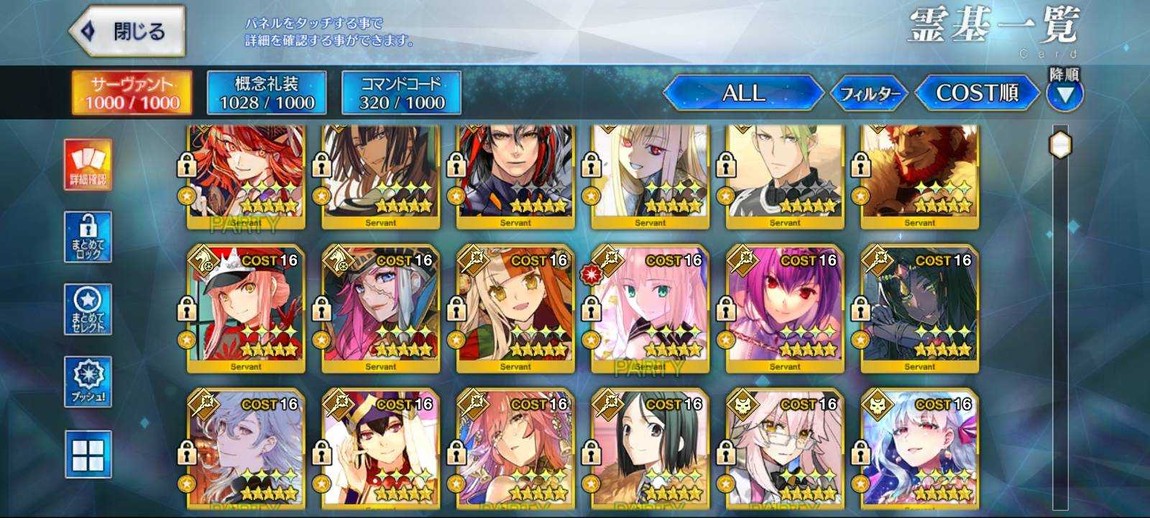Choose the purple-haired red-eyed servant card
The height and width of the screenshot is (518, 1150).
[x=784, y=308]
